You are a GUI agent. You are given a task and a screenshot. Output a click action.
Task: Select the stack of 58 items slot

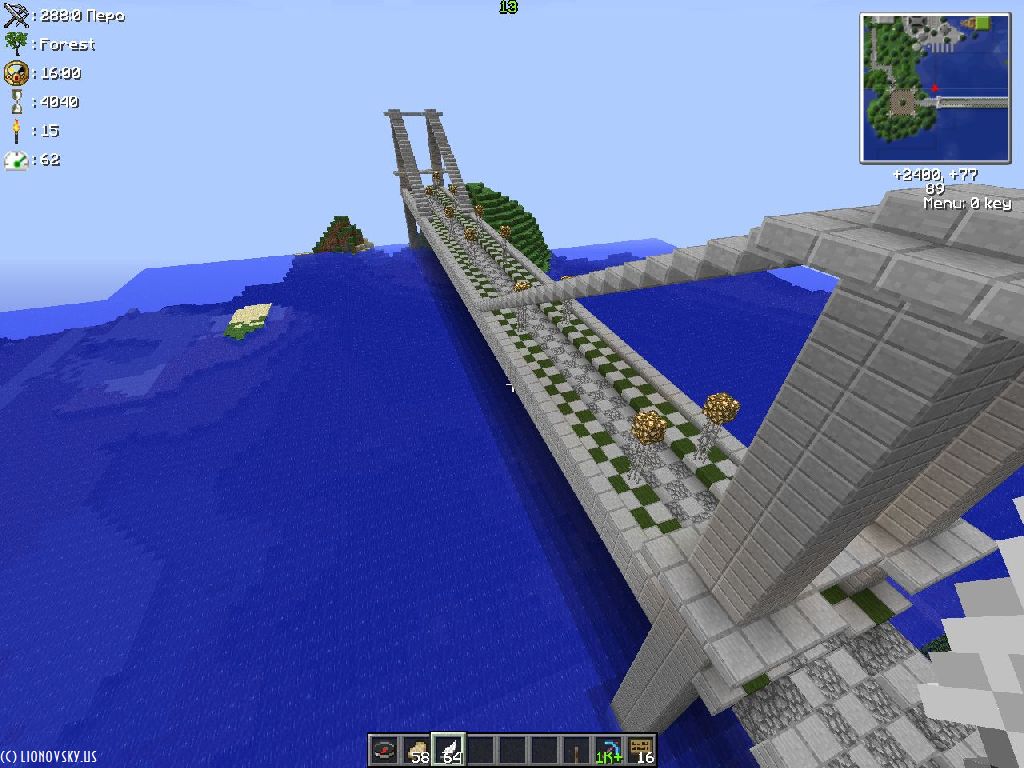pos(416,750)
